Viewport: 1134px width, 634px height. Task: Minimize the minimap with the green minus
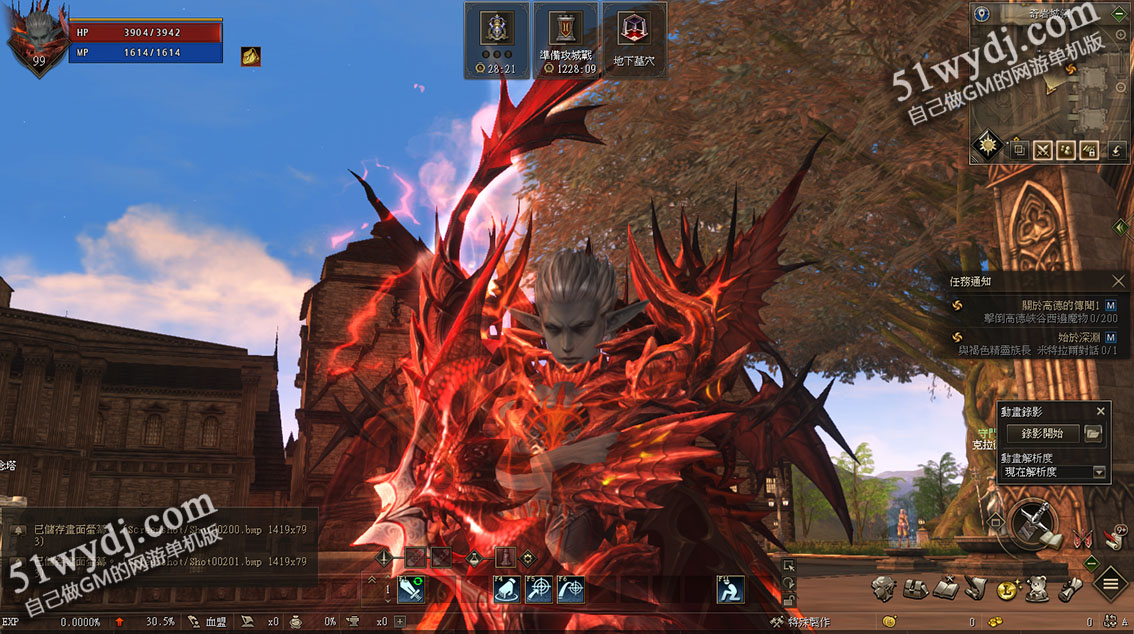1120,14
